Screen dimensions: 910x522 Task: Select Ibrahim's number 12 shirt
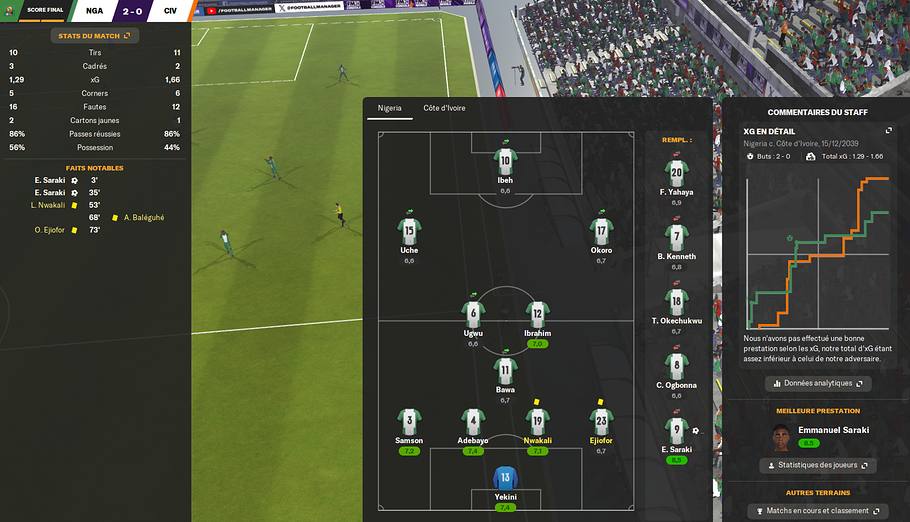tap(537, 313)
